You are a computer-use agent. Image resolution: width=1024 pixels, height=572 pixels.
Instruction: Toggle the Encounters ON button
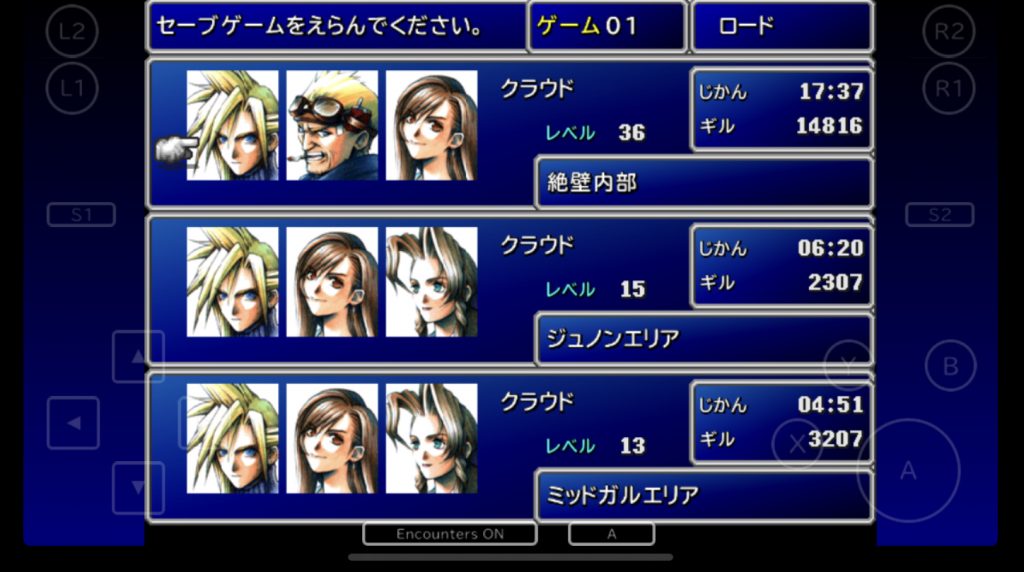point(450,534)
